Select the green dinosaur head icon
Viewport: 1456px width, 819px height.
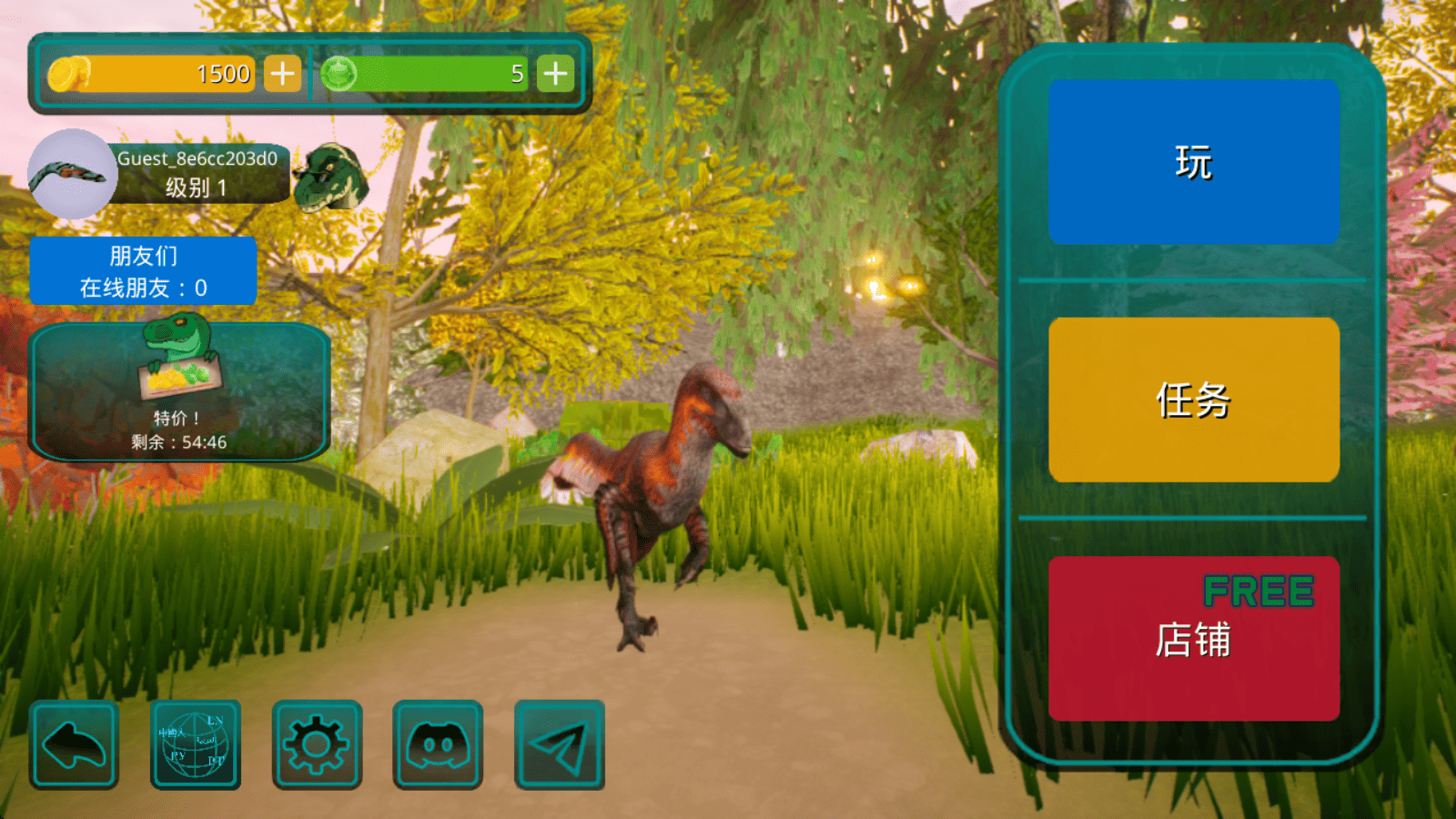330,177
